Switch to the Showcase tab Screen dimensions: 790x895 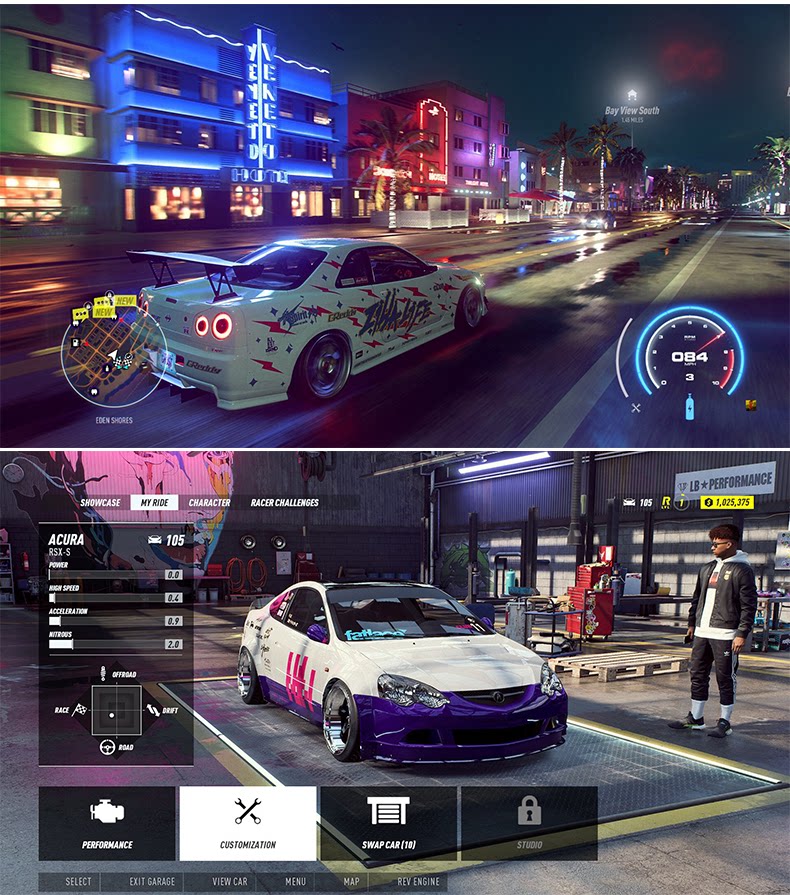tap(100, 503)
